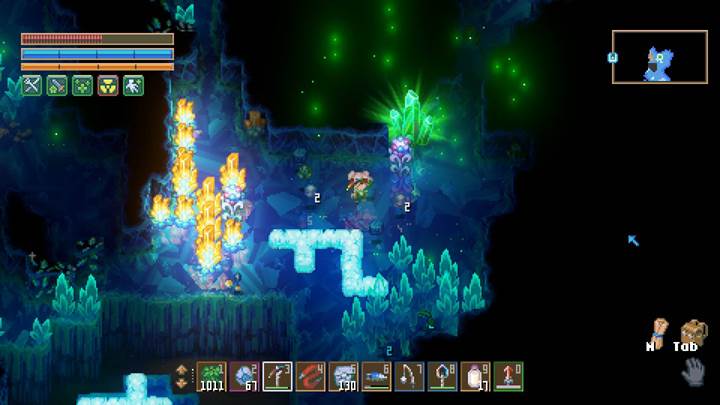This screenshot has height=405, width=720.
Task: Inspect the crossed swords buff icon
Action: [x=30, y=86]
